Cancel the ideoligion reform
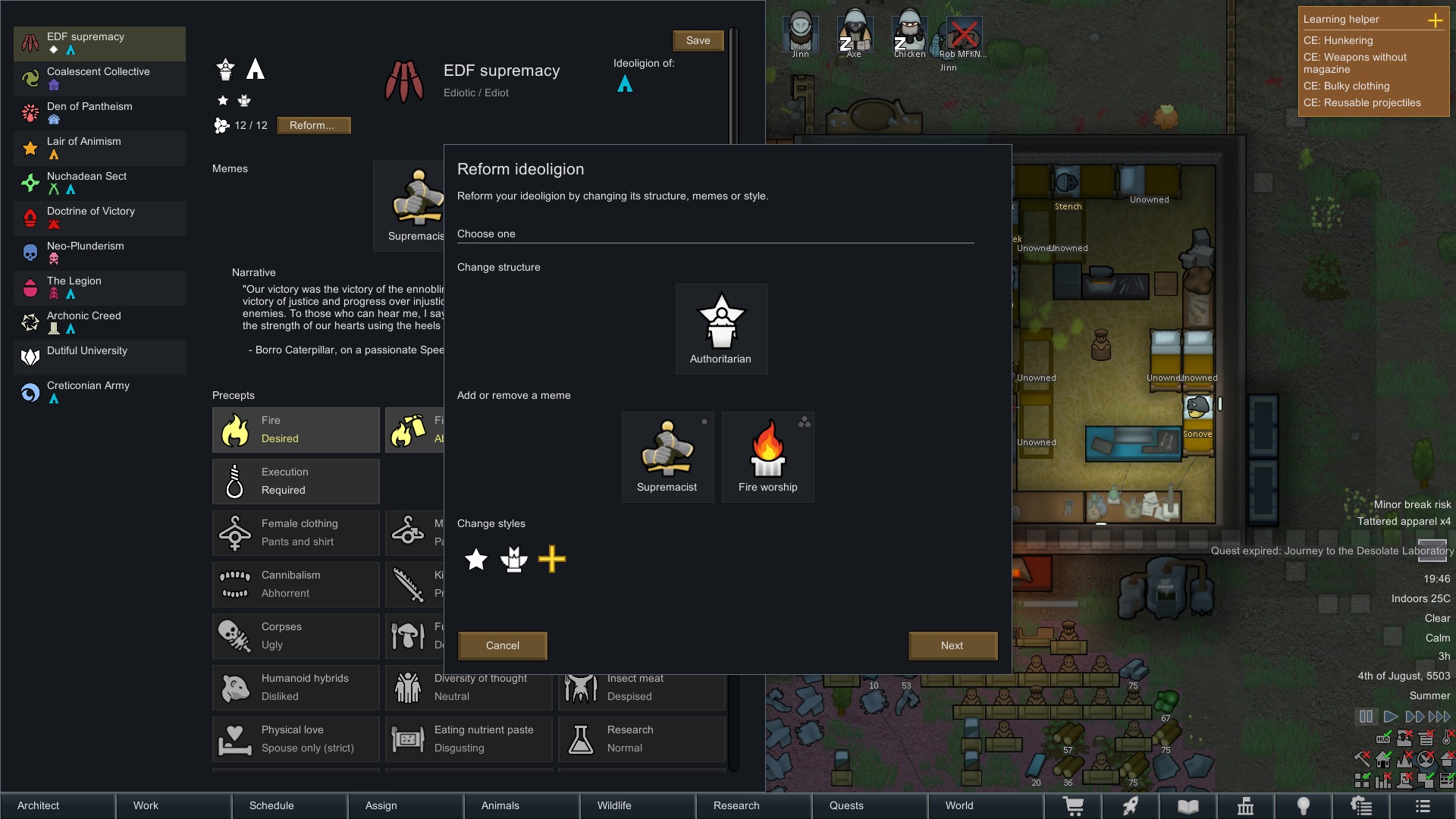1456x819 pixels. 502,645
